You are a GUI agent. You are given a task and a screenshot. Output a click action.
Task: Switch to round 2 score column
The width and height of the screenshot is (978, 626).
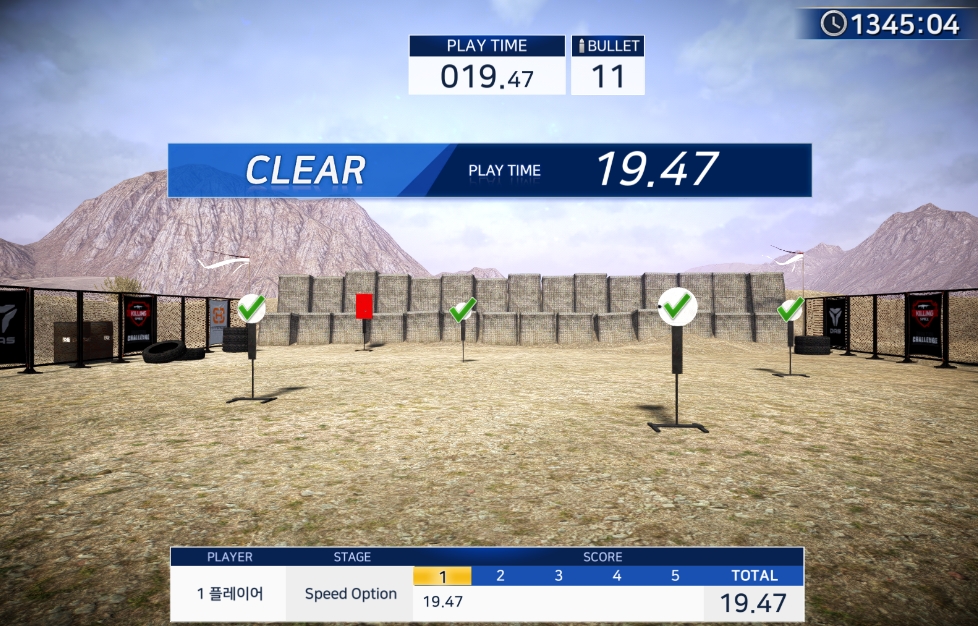point(500,576)
